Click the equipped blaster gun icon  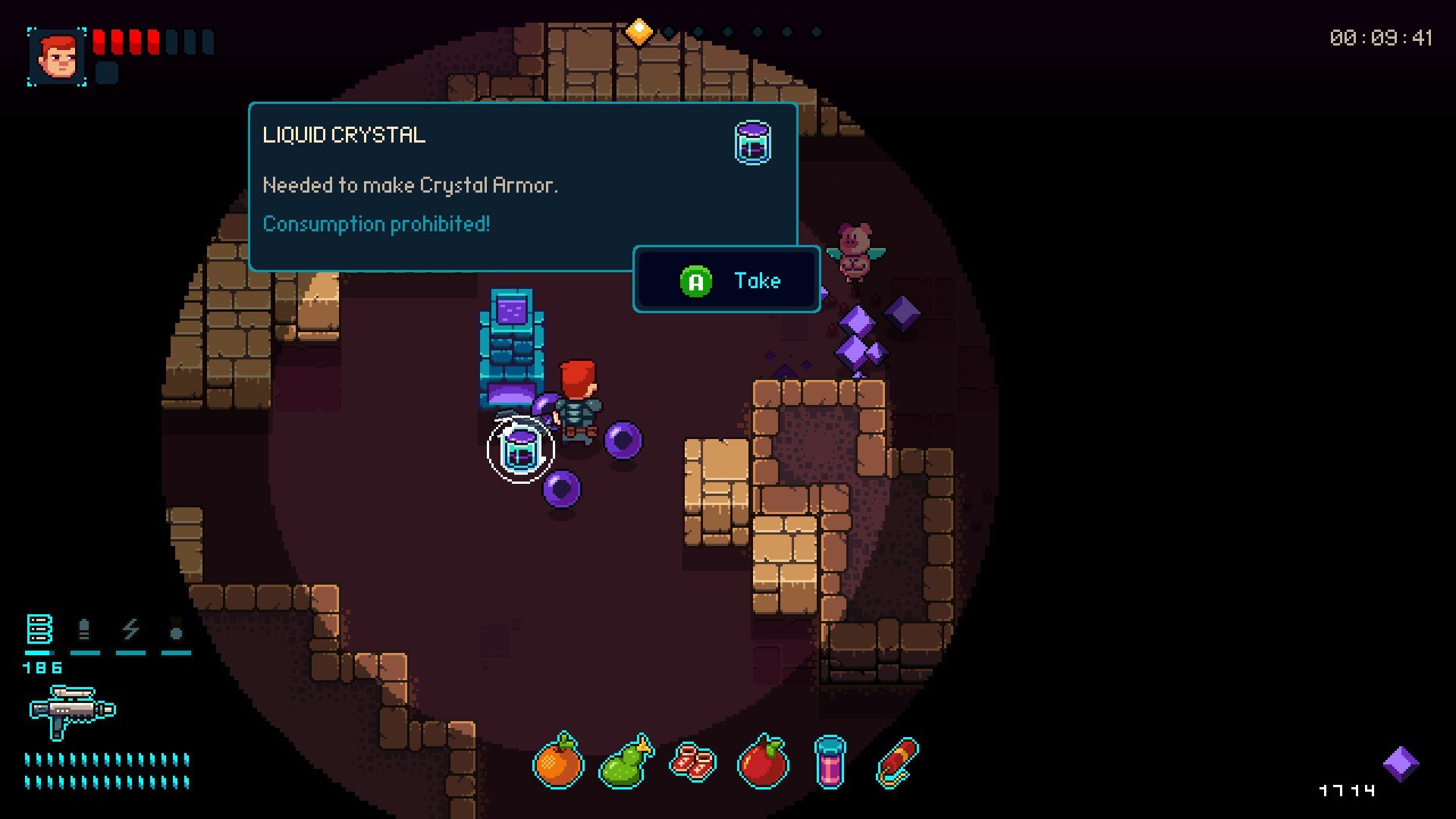point(72,711)
